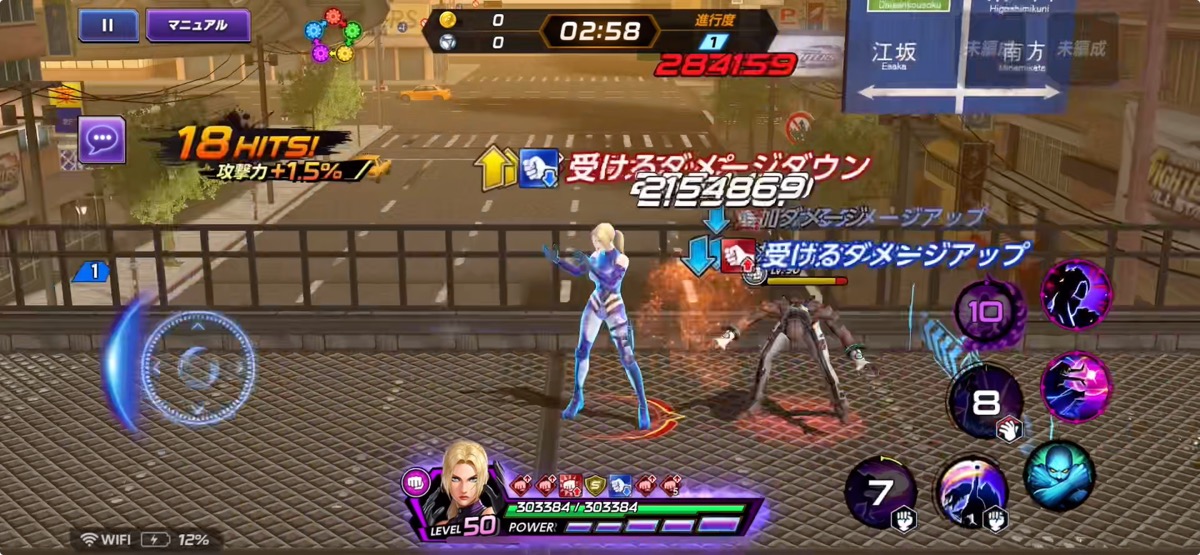Toggle the マニュアル manual control button
The width and height of the screenshot is (1200, 555).
[198, 26]
